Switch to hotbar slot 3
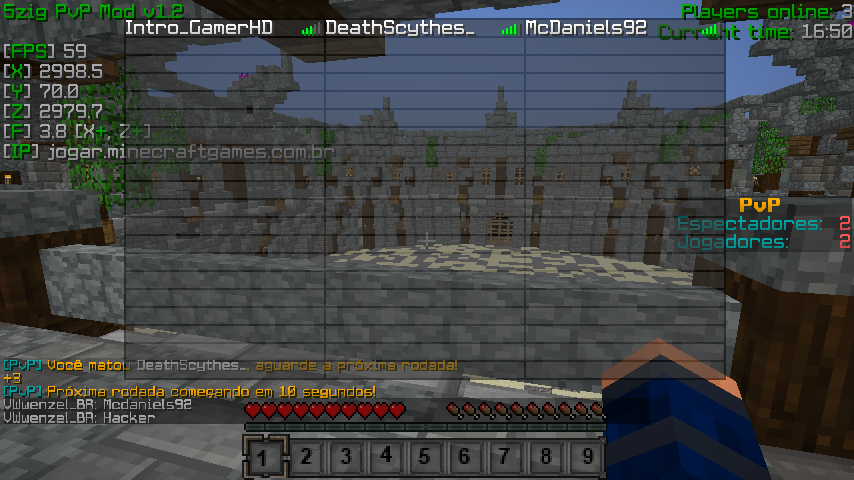Viewport: 854px width, 480px height. pyautogui.click(x=345, y=457)
